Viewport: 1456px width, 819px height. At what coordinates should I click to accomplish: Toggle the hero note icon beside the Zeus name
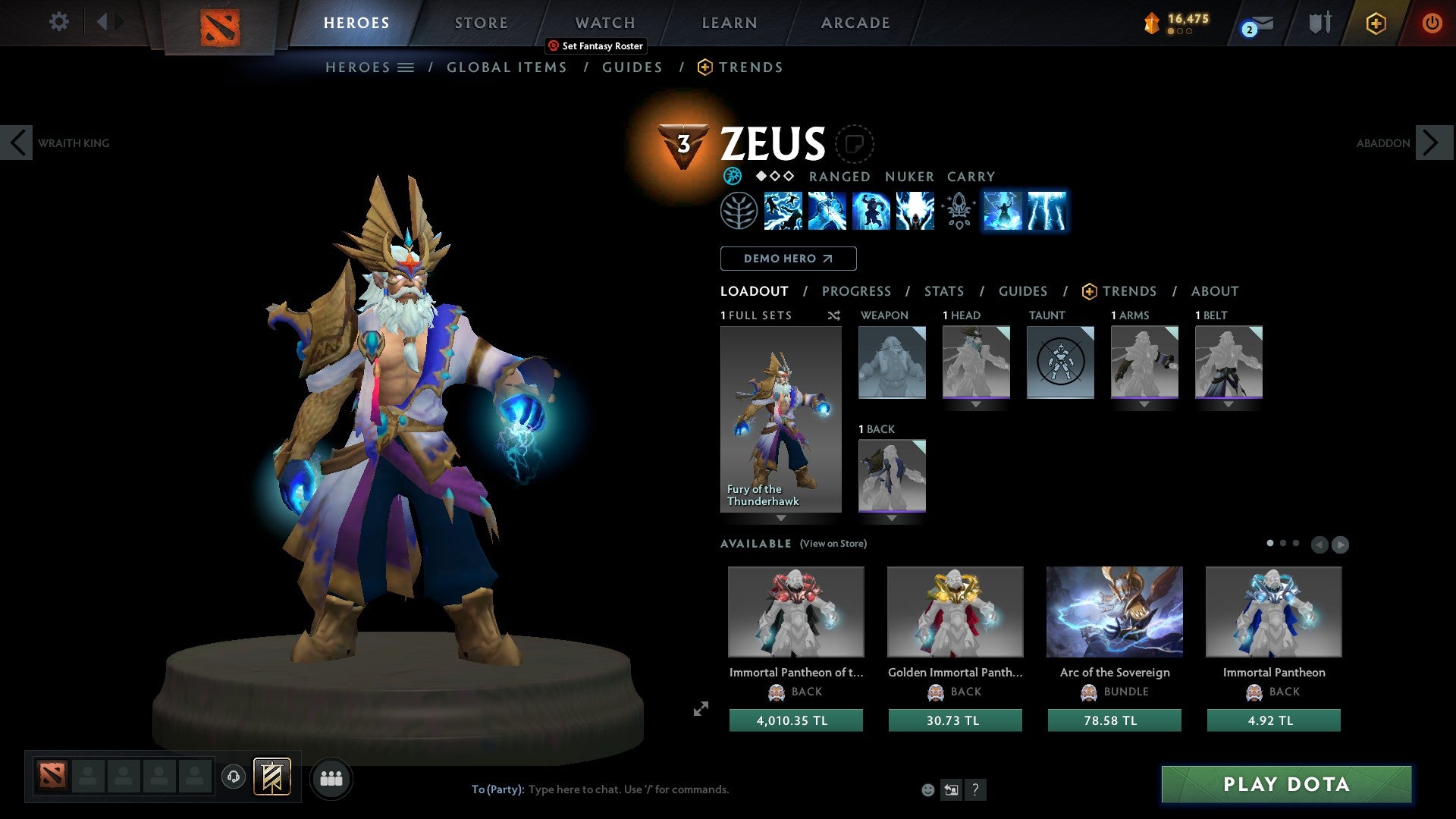click(x=855, y=146)
